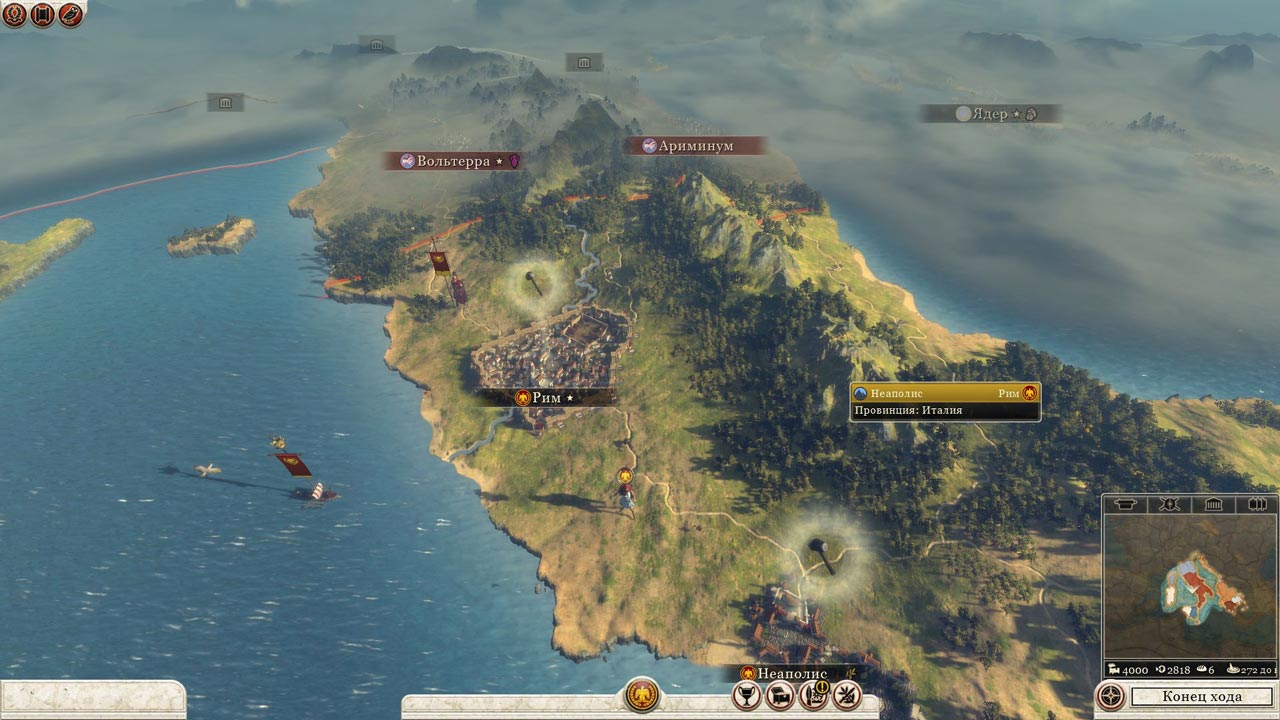This screenshot has width=1280, height=720.
Task: Open the scroll icon button
Action: point(43,15)
